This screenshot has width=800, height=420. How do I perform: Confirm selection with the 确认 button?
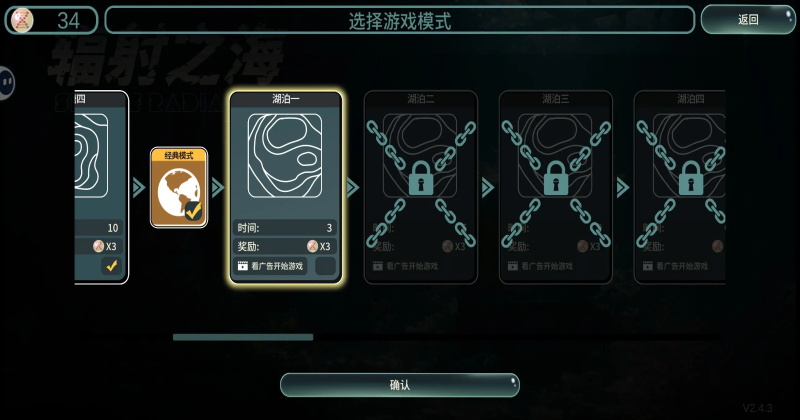click(x=400, y=385)
